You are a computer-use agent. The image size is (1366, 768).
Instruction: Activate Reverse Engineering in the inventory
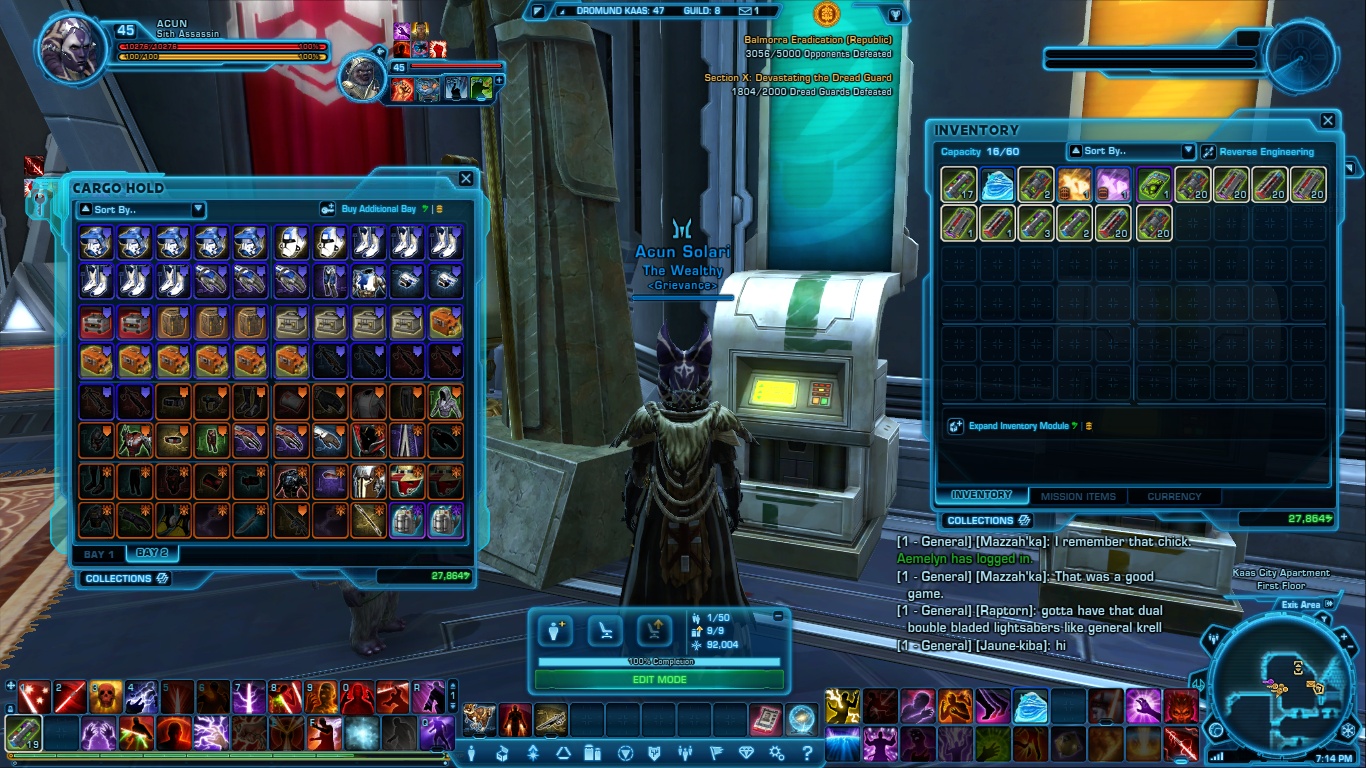point(1258,152)
